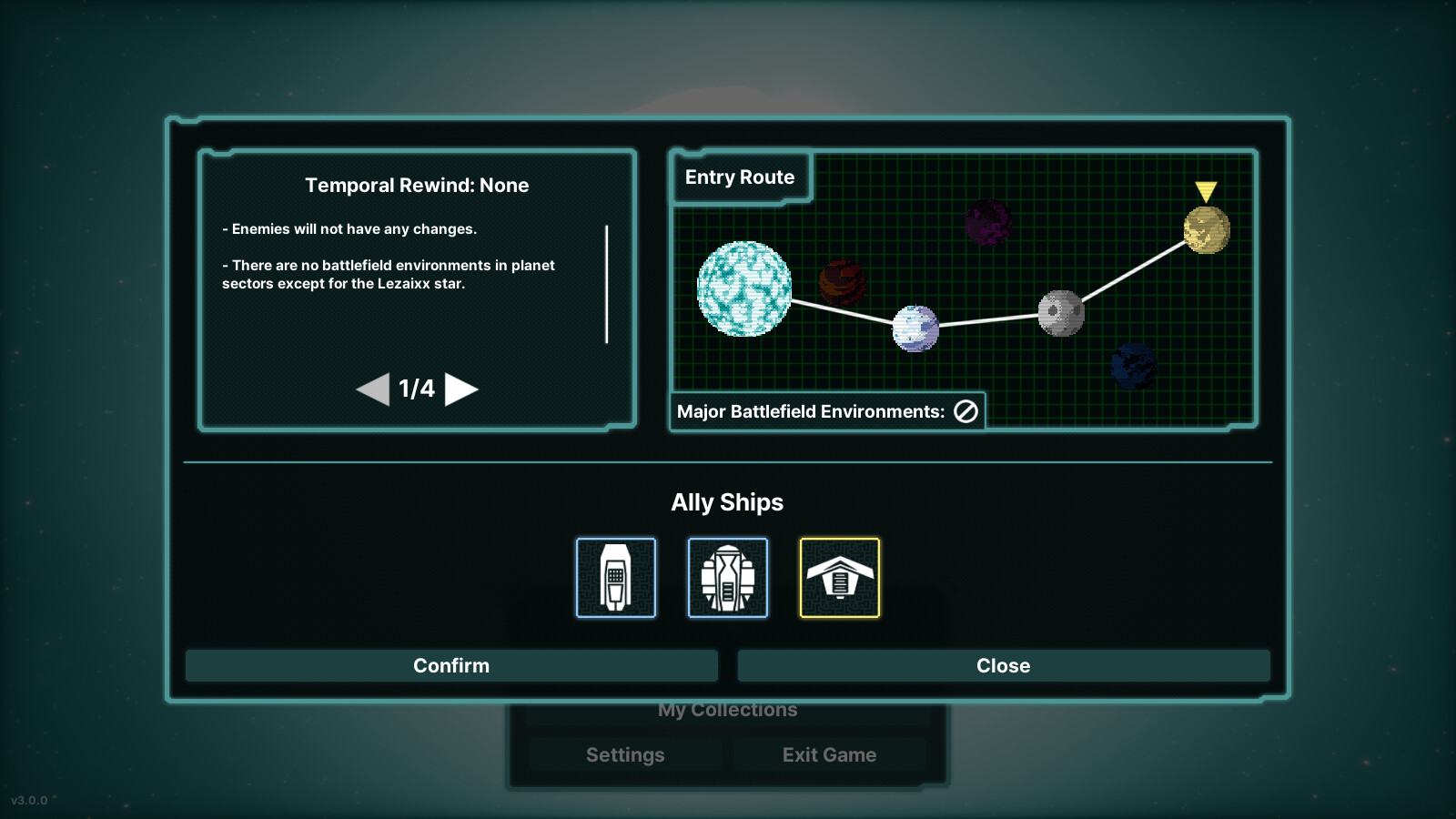The width and height of the screenshot is (1456, 819).
Task: Click the icy blue-white planet on the route
Action: tap(915, 329)
